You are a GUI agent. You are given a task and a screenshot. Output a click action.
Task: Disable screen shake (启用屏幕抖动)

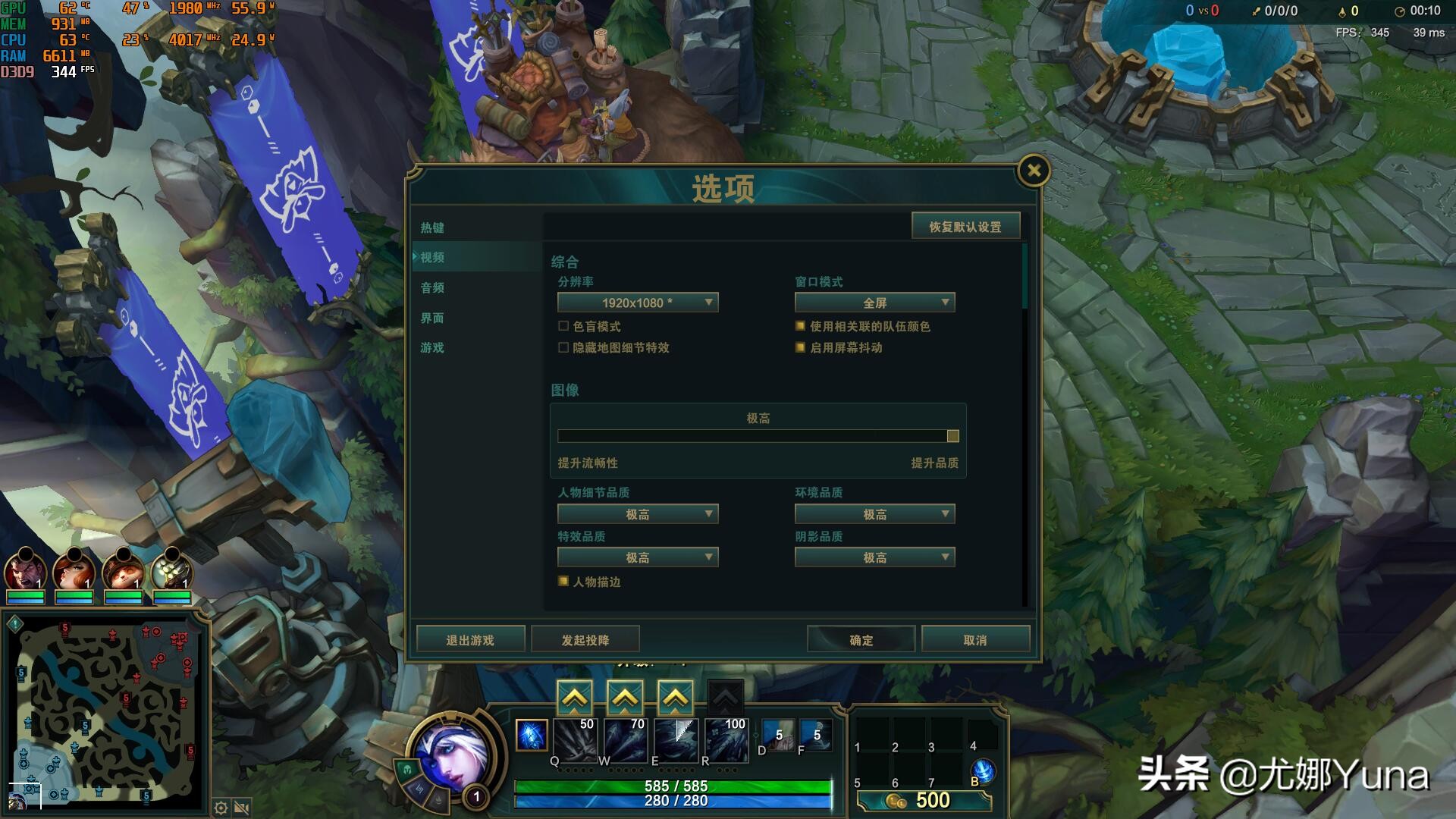[x=799, y=348]
